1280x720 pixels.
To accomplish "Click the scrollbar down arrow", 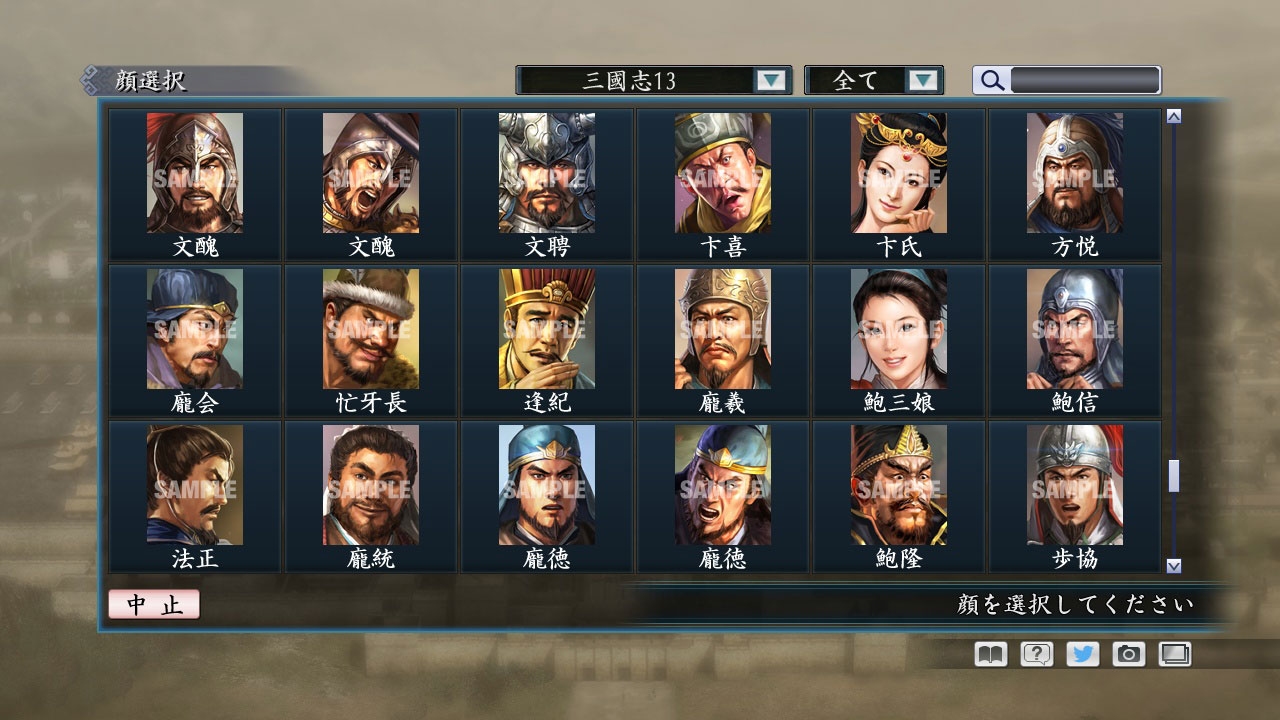I will [x=1172, y=563].
